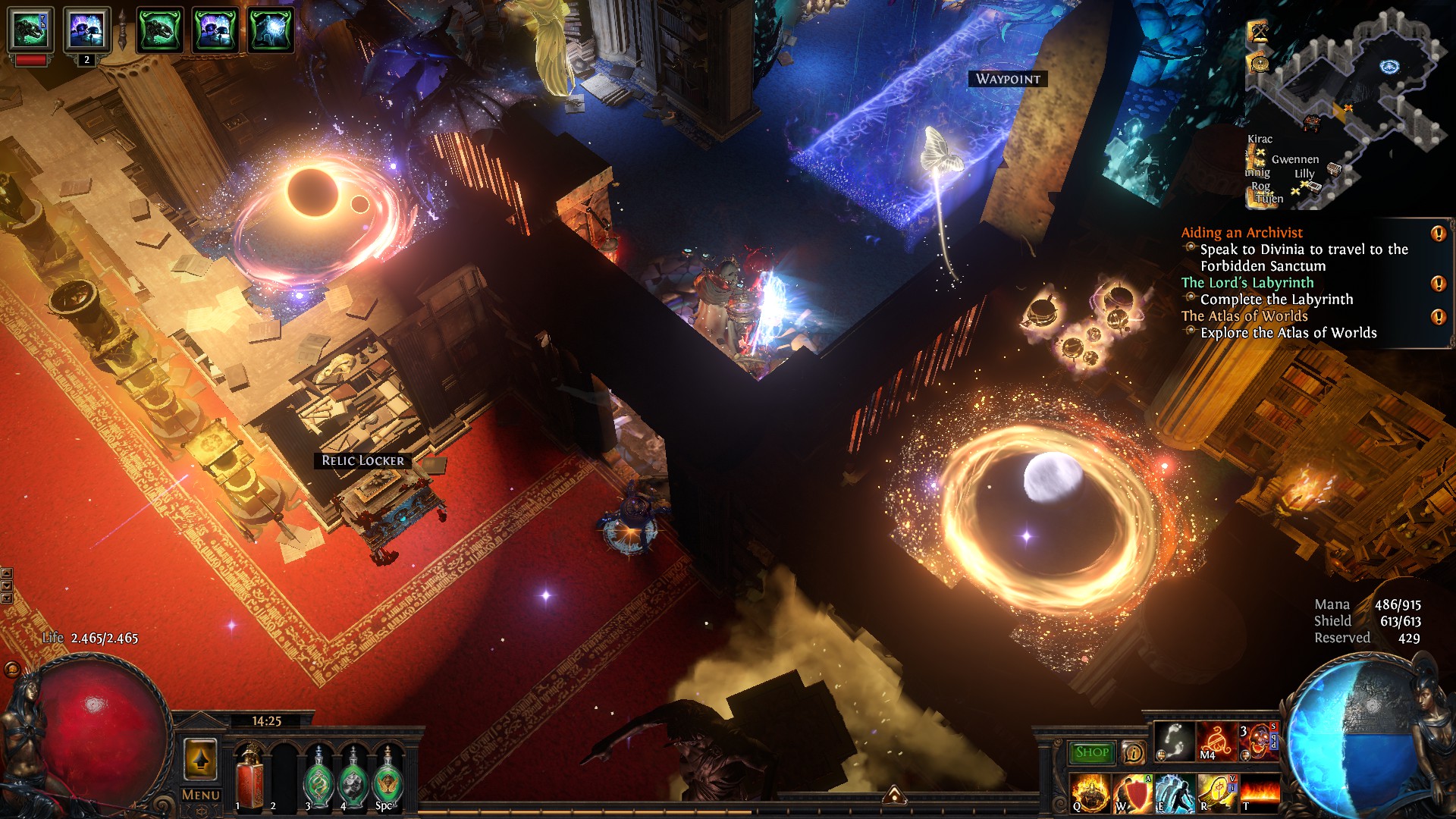
Task: Activate the wall of fire skill on T
Action: tap(1259, 793)
